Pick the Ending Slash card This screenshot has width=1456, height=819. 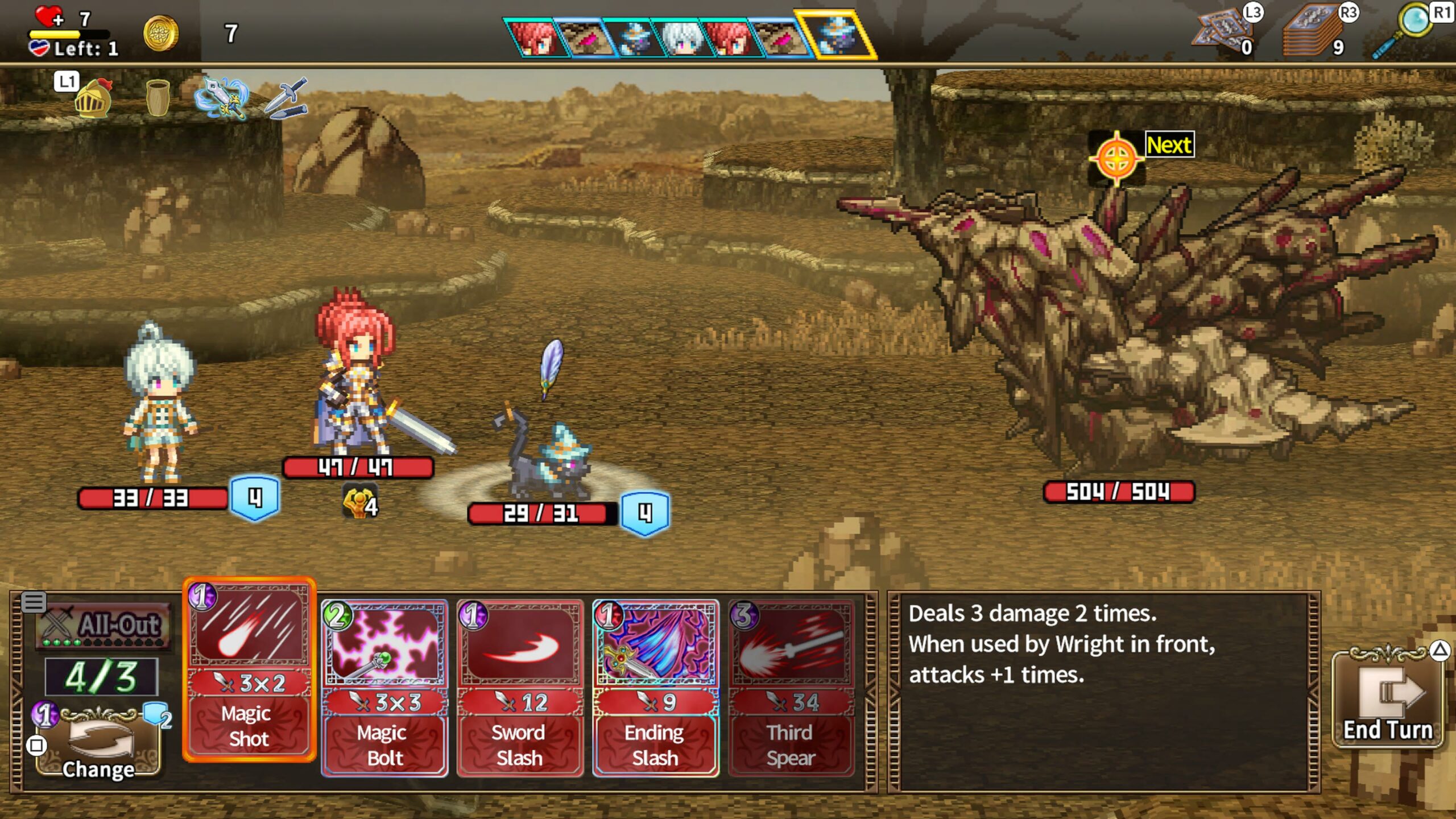pyautogui.click(x=655, y=688)
